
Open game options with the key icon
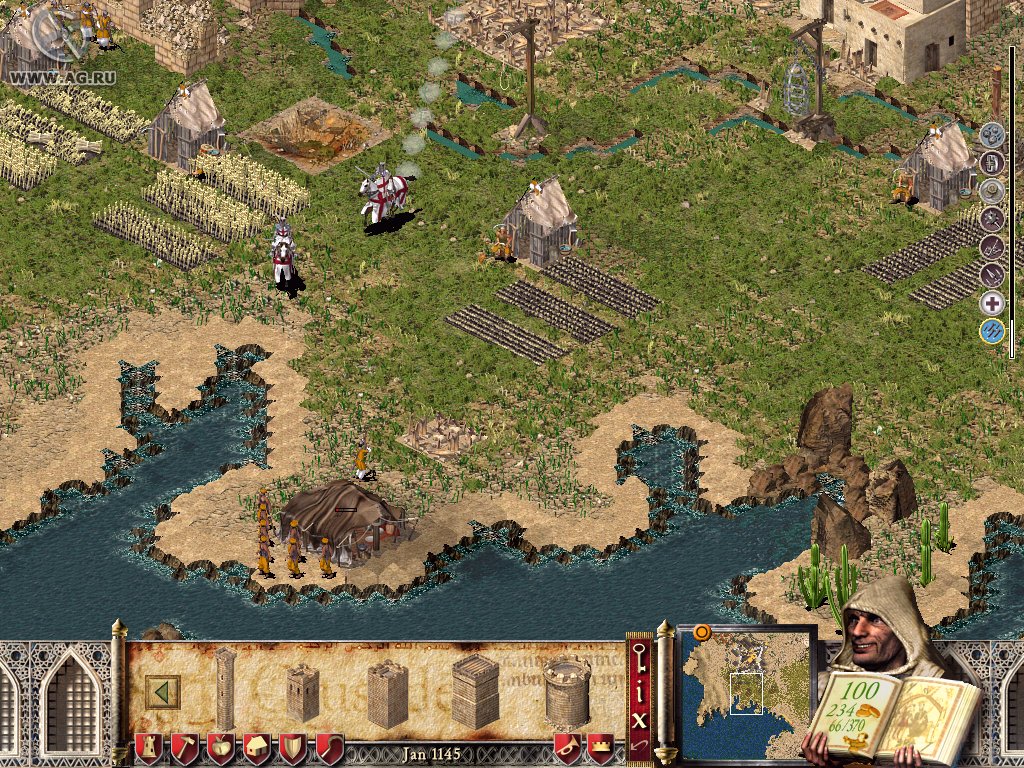tap(640, 657)
